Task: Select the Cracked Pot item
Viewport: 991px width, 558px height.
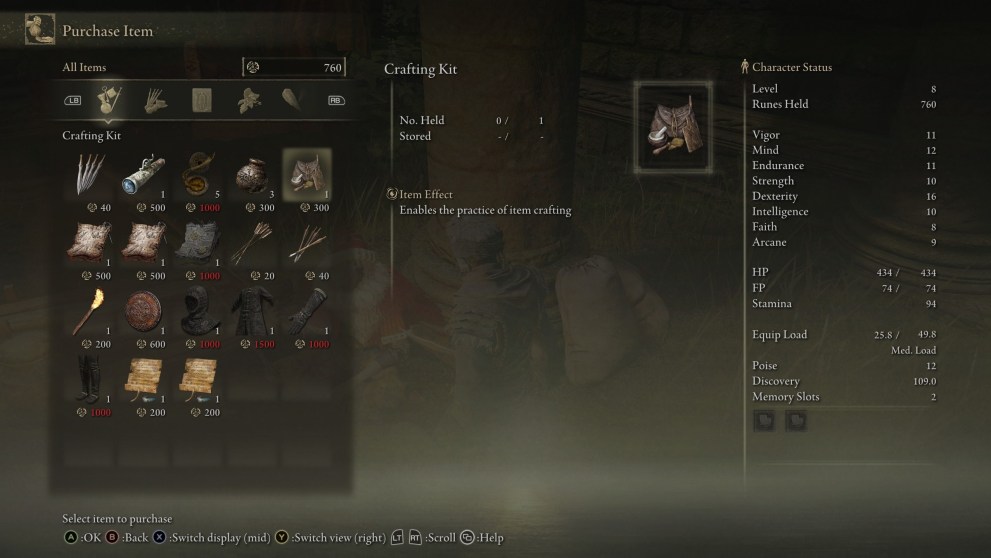Action: (252, 175)
